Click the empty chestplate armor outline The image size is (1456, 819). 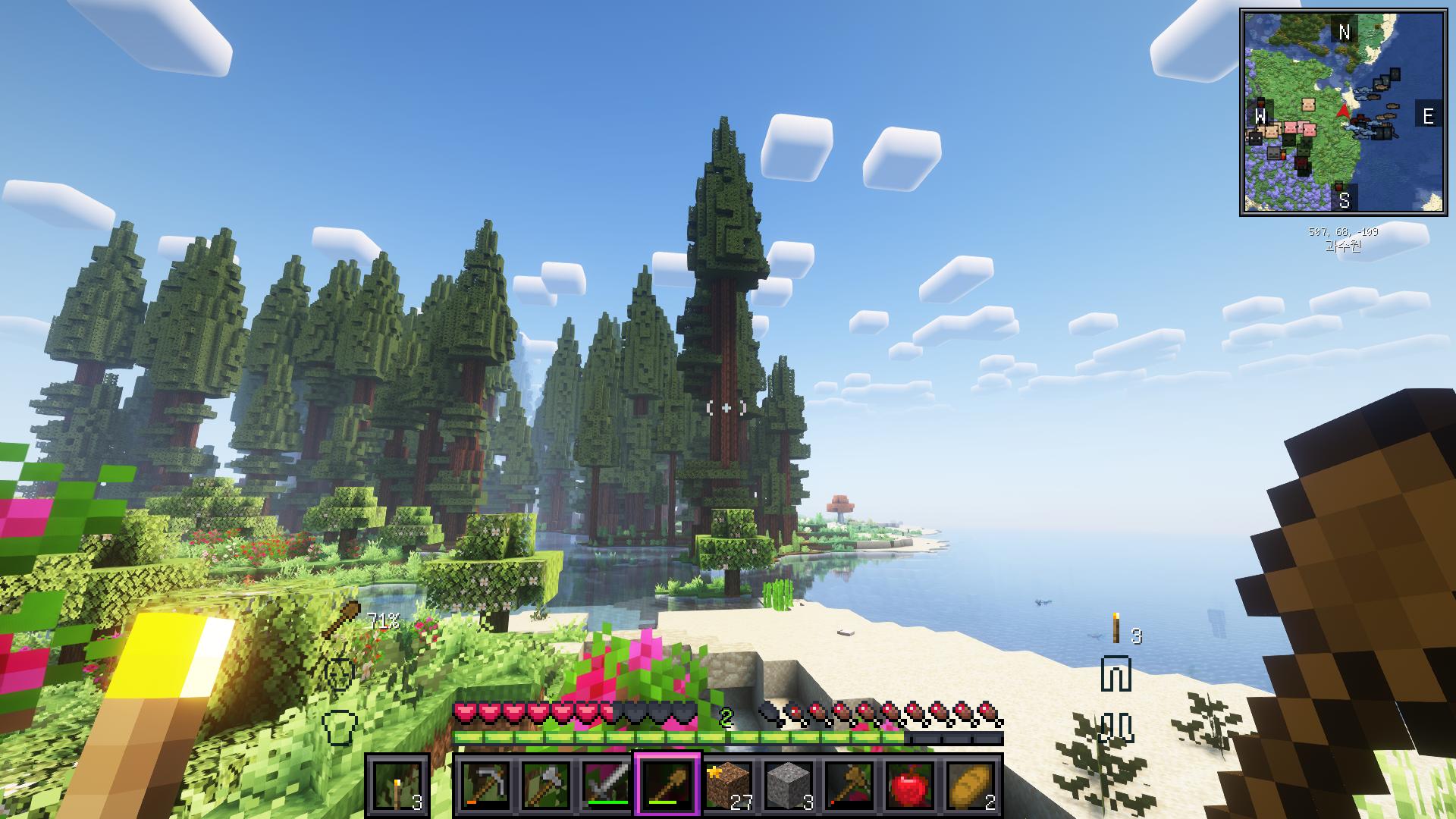point(339,726)
